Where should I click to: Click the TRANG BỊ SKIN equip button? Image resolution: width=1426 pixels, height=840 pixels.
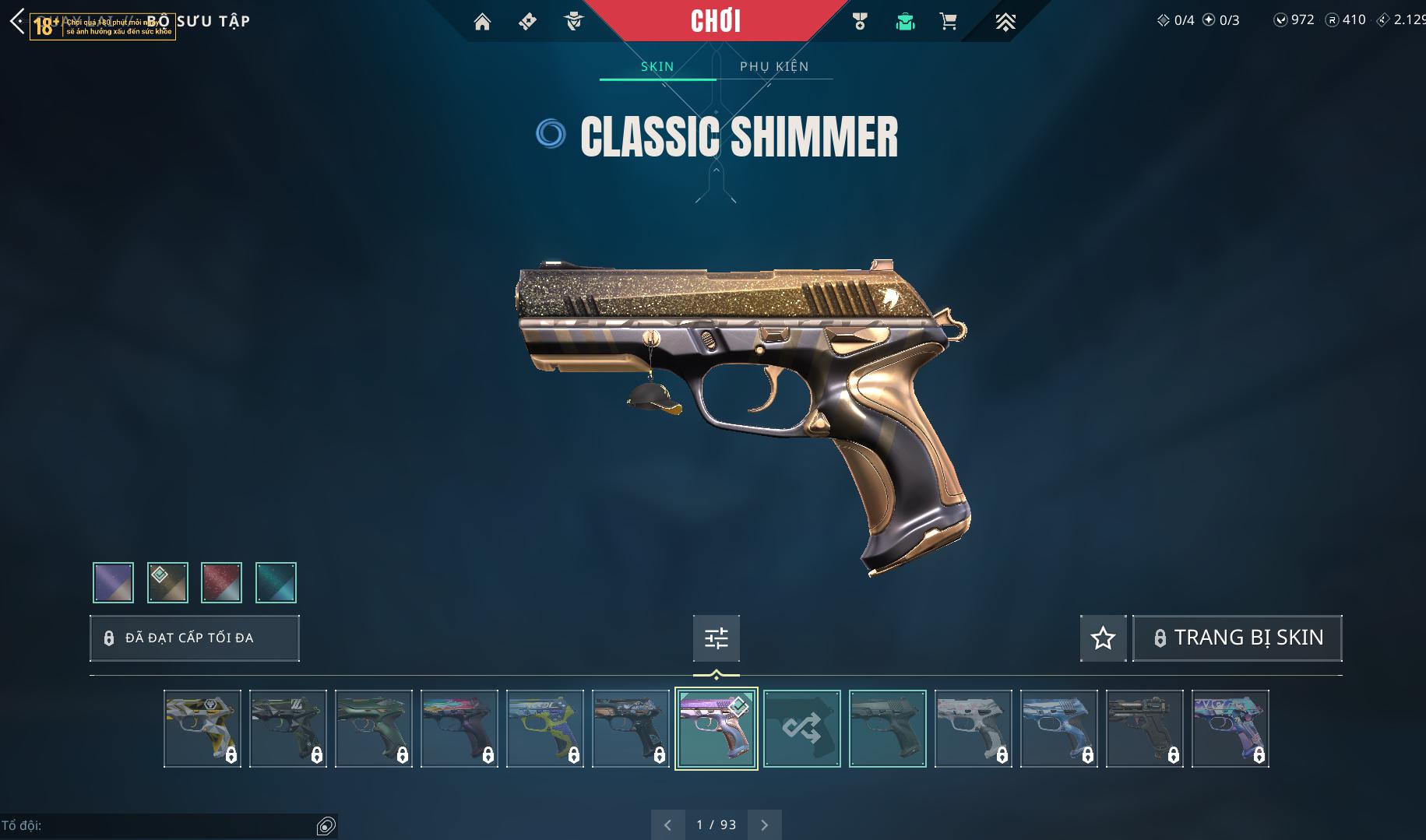[1238, 638]
